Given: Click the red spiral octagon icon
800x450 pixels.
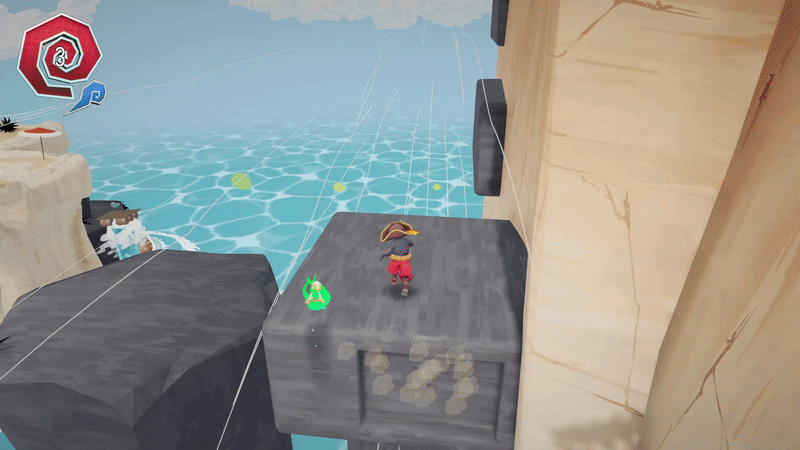Looking at the screenshot, I should (58, 55).
